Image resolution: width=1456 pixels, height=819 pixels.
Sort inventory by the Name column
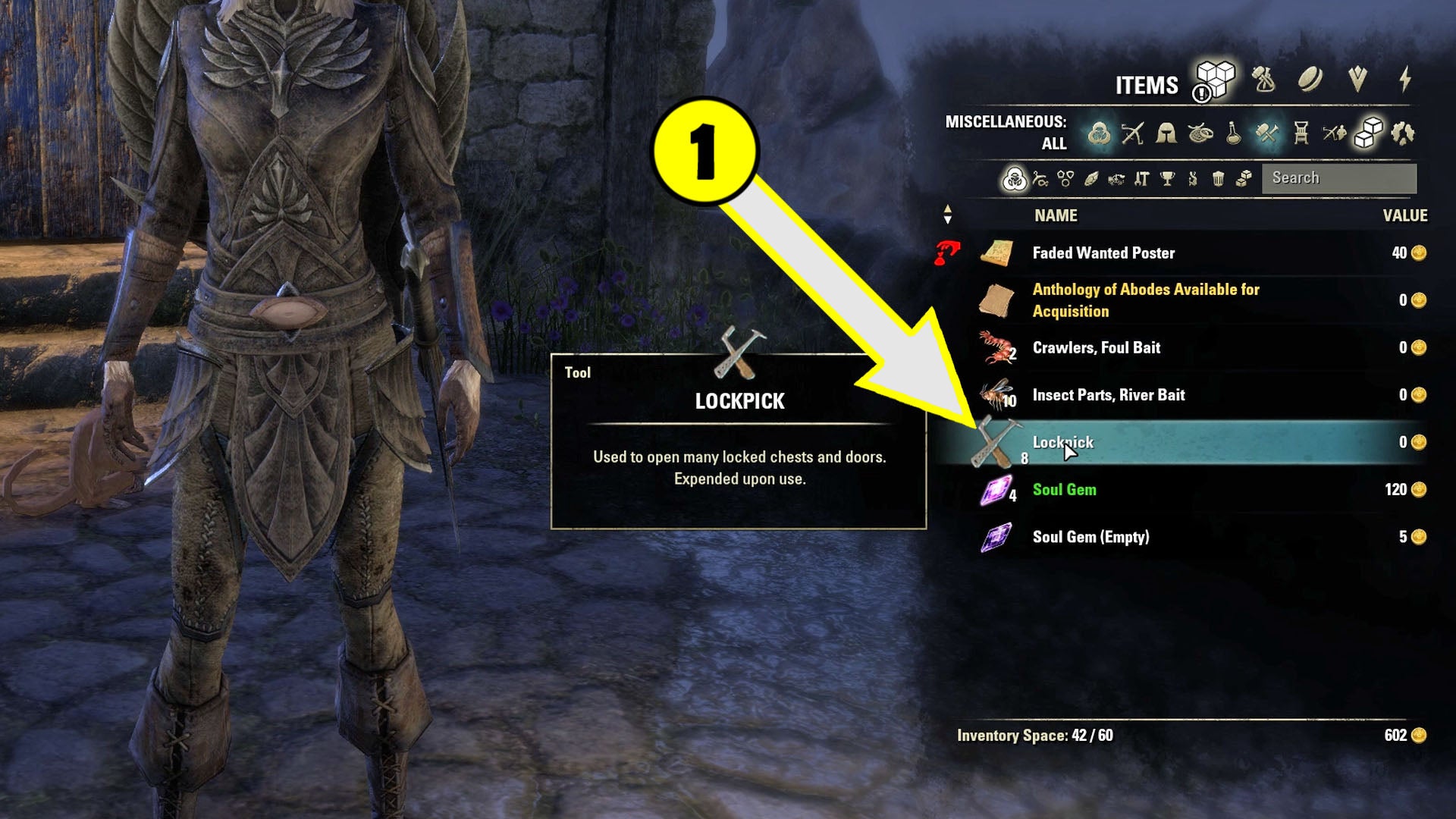click(x=1054, y=215)
